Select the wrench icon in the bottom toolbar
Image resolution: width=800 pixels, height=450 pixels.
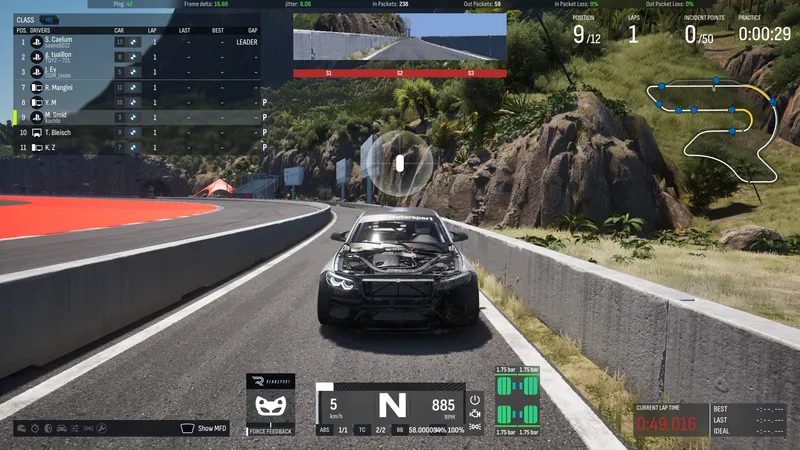(101, 428)
